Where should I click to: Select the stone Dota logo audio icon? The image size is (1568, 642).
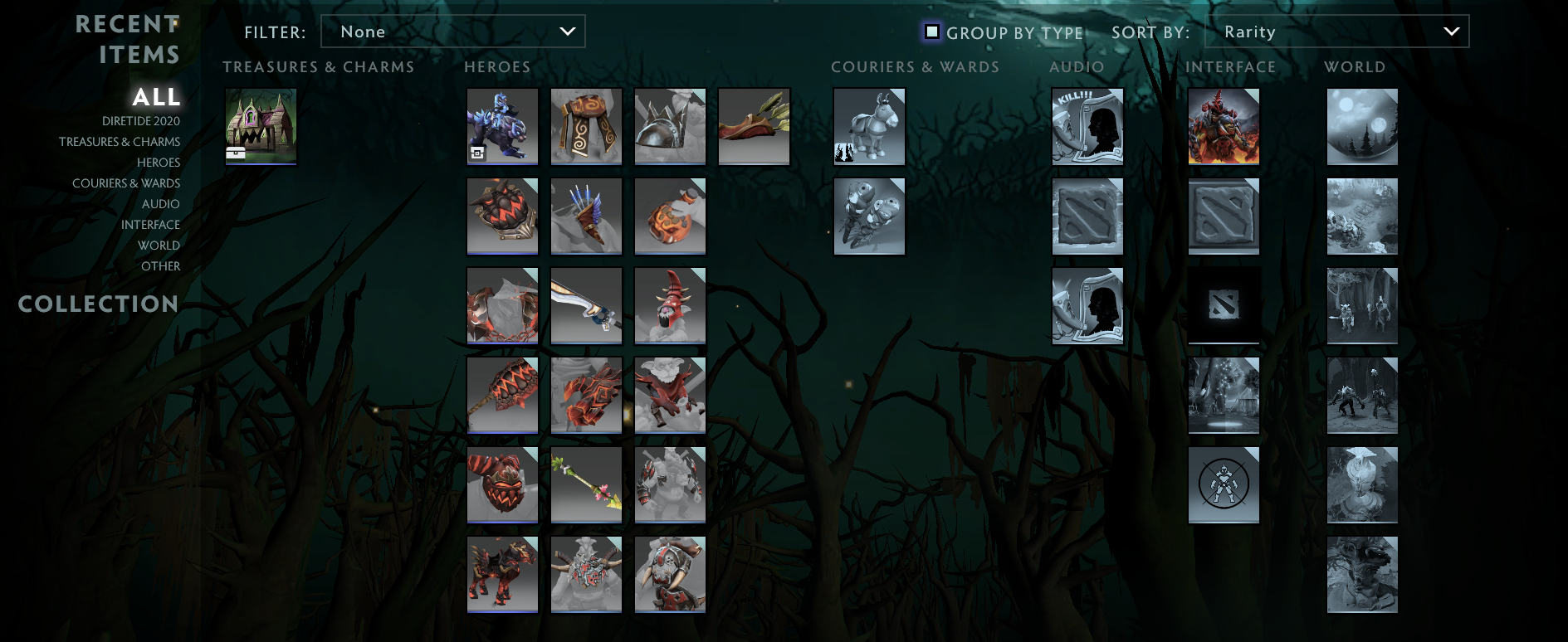1087,216
